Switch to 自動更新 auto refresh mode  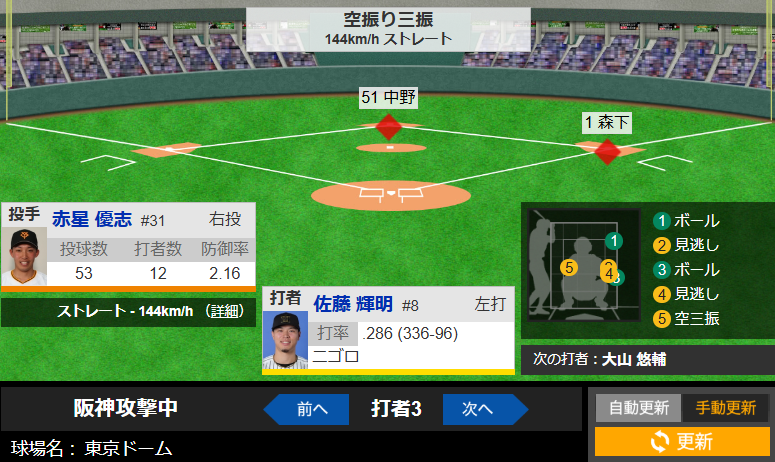tap(638, 408)
